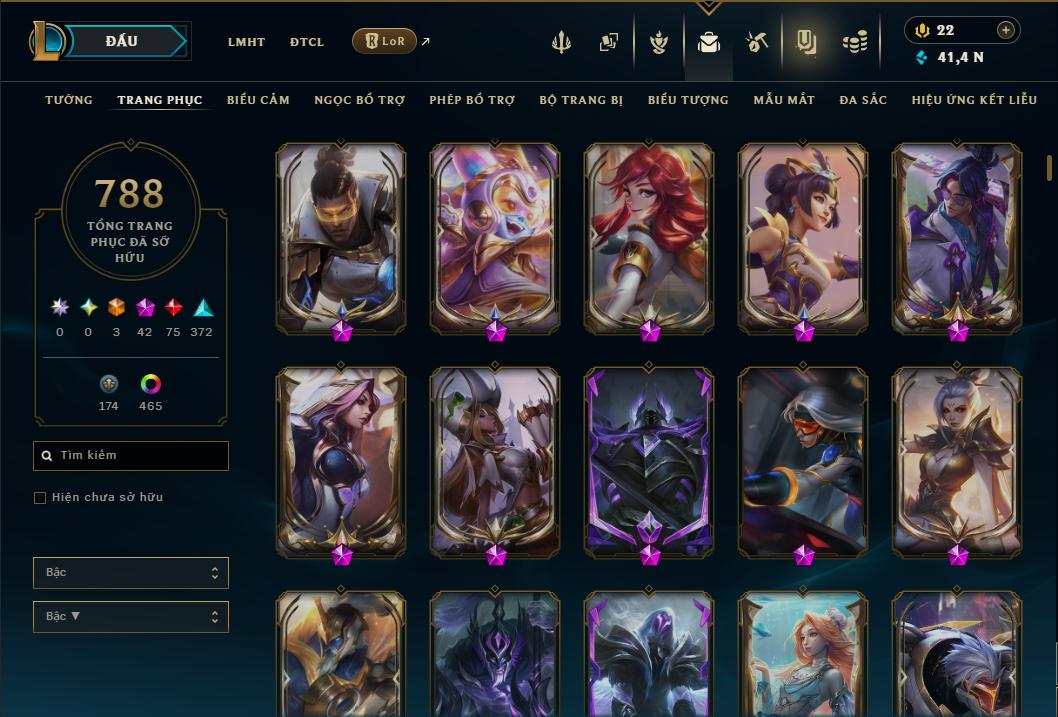The width and height of the screenshot is (1058, 717).
Task: Switch to the ĐTCL game mode
Action: pyautogui.click(x=307, y=42)
